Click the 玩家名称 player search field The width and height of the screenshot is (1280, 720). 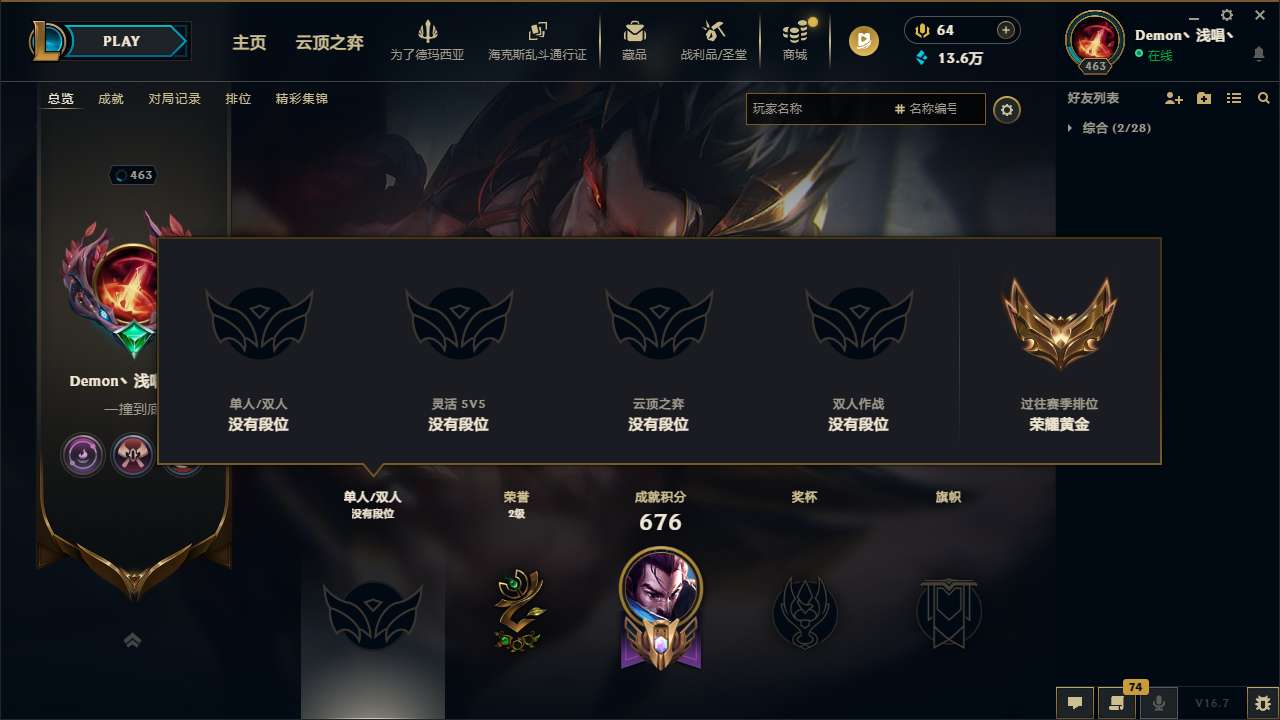(820, 108)
